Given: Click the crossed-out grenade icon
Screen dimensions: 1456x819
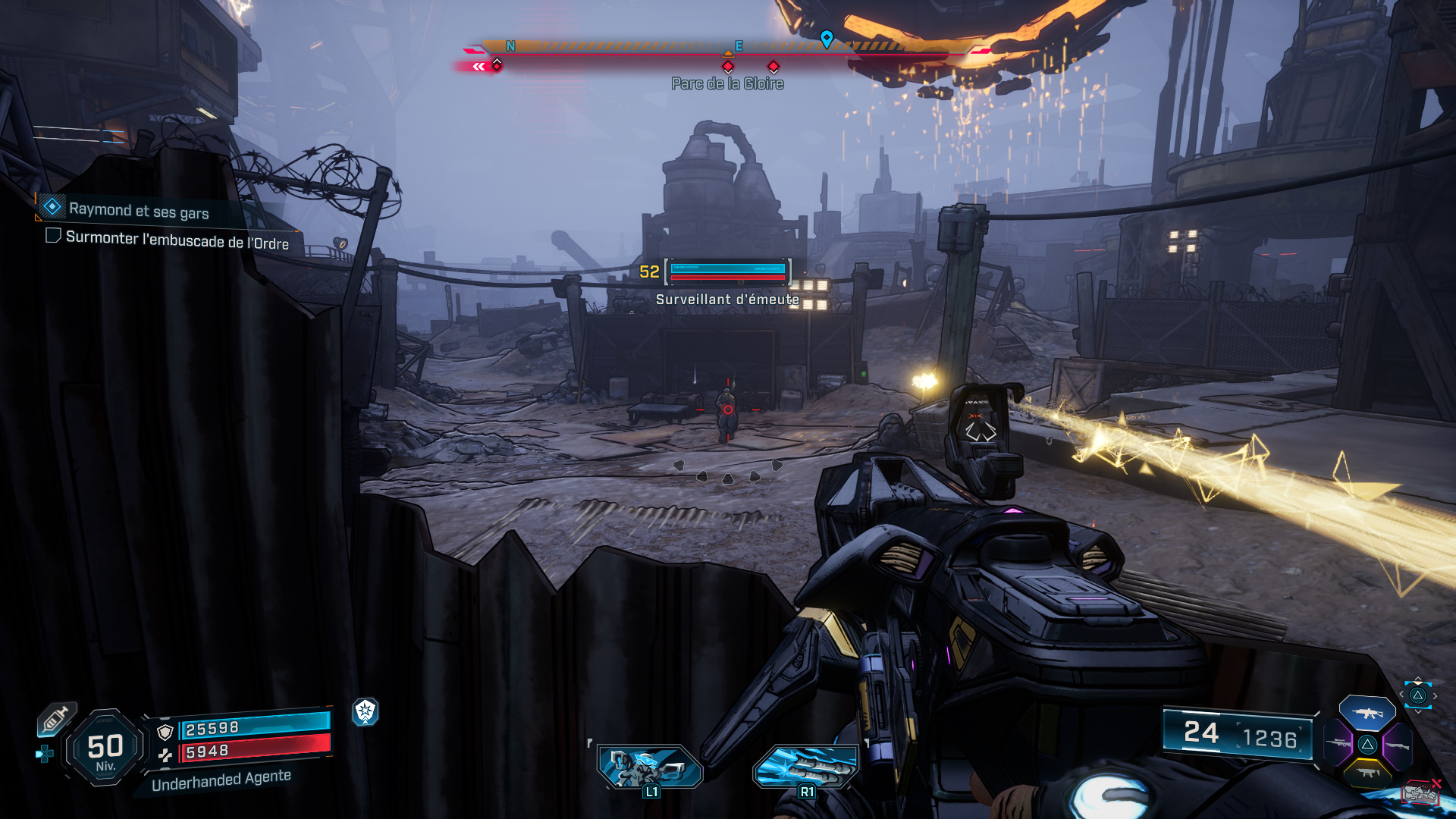Looking at the screenshot, I should (1420, 791).
